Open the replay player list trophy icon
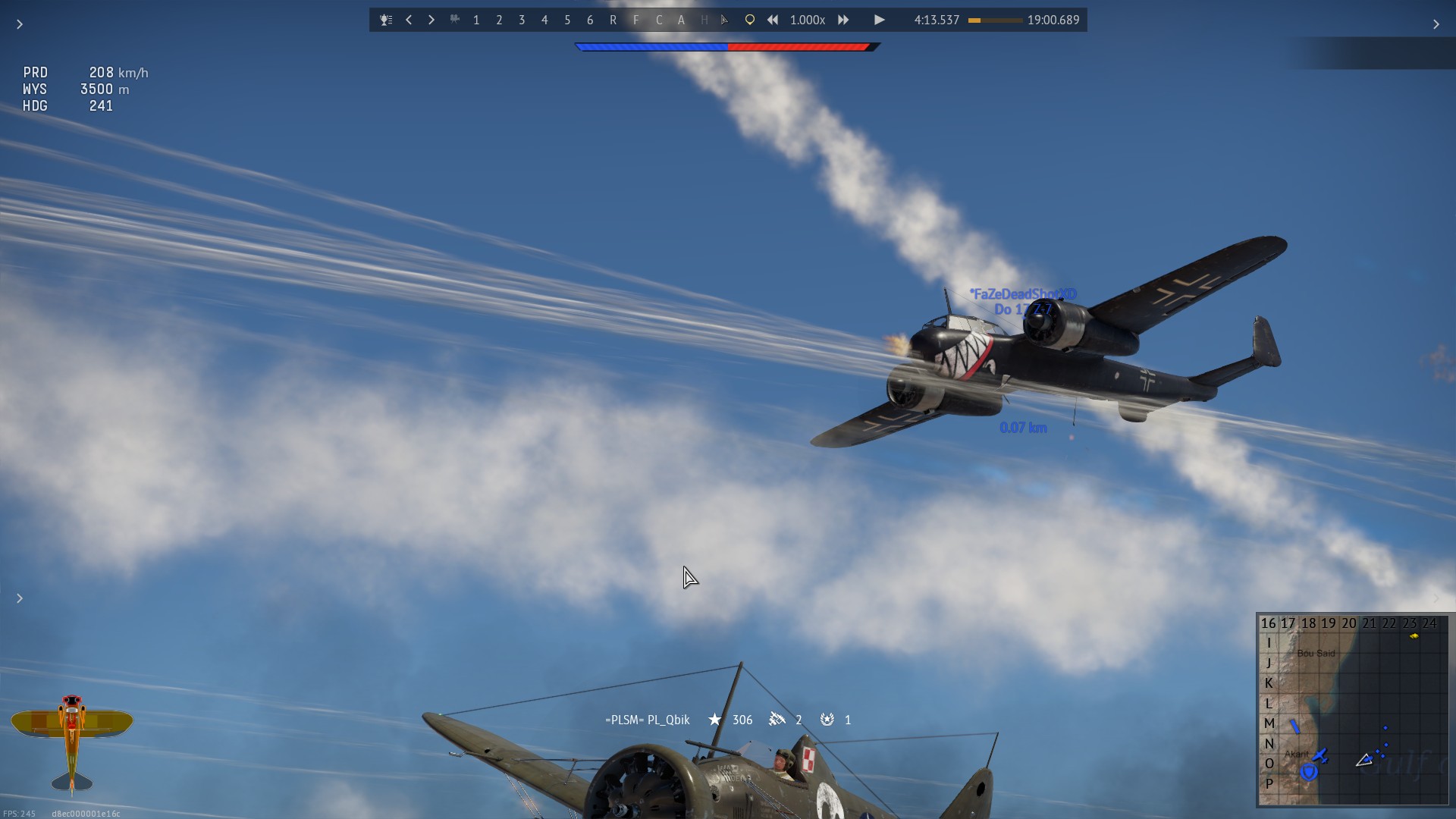1456x819 pixels. [x=386, y=20]
